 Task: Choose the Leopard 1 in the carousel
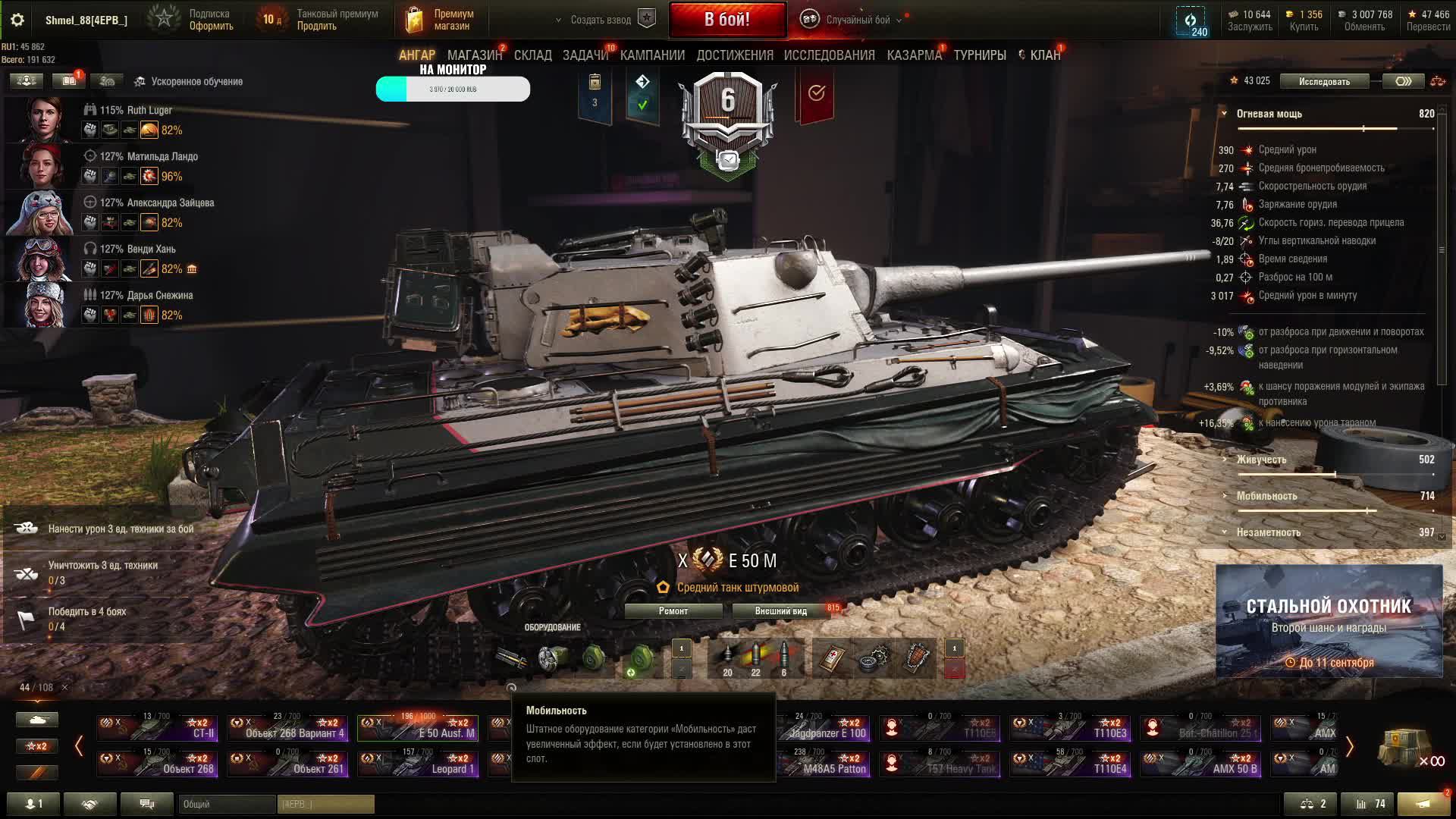pyautogui.click(x=418, y=764)
